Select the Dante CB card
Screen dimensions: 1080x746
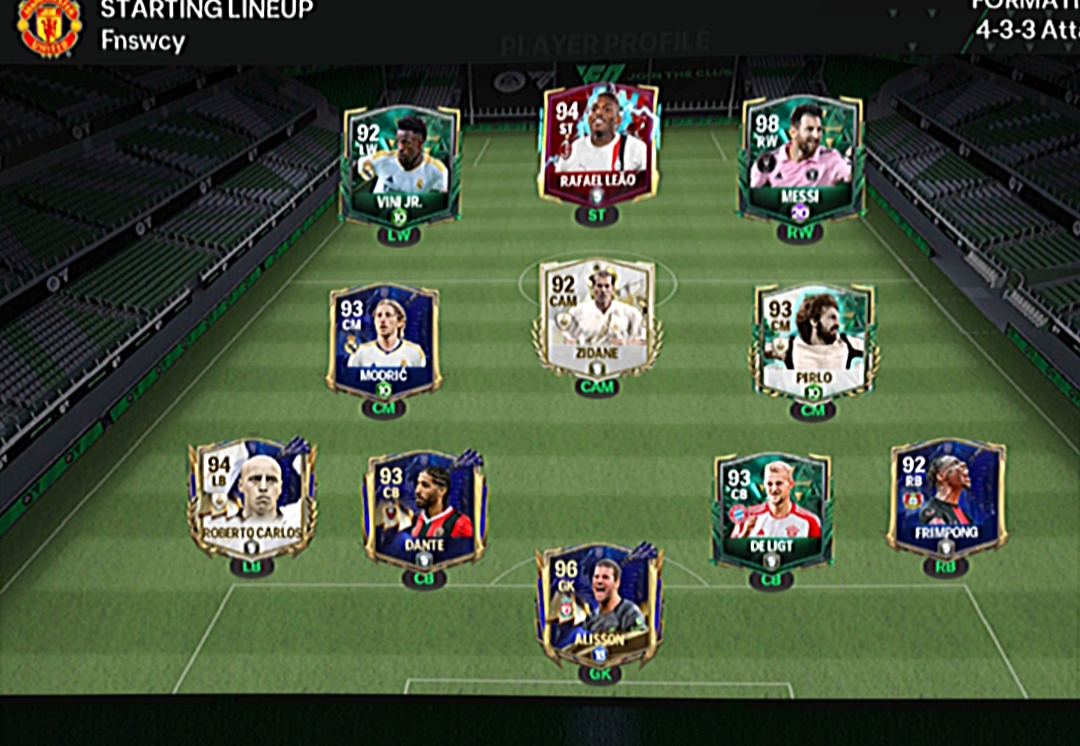point(424,508)
